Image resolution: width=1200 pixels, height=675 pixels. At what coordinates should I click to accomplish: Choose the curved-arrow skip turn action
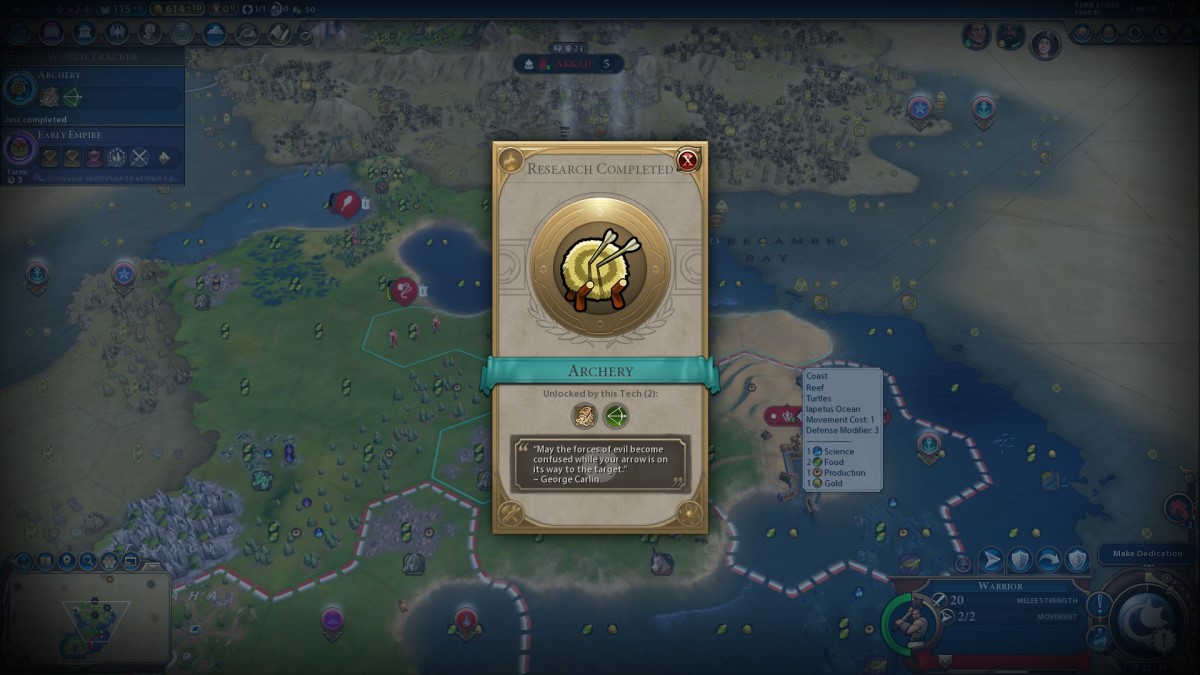pyautogui.click(x=1048, y=560)
